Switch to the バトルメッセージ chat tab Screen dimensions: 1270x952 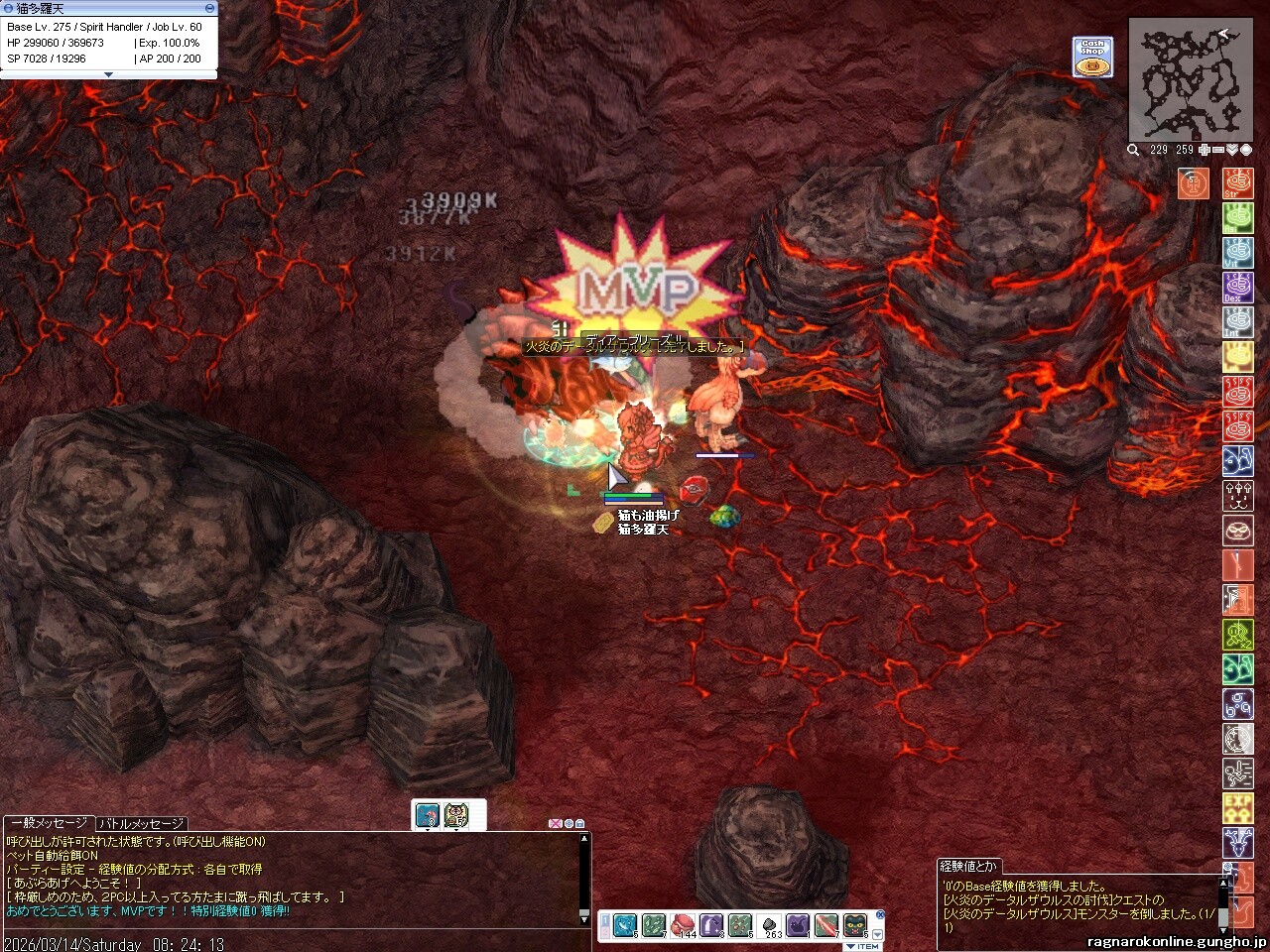click(x=140, y=823)
